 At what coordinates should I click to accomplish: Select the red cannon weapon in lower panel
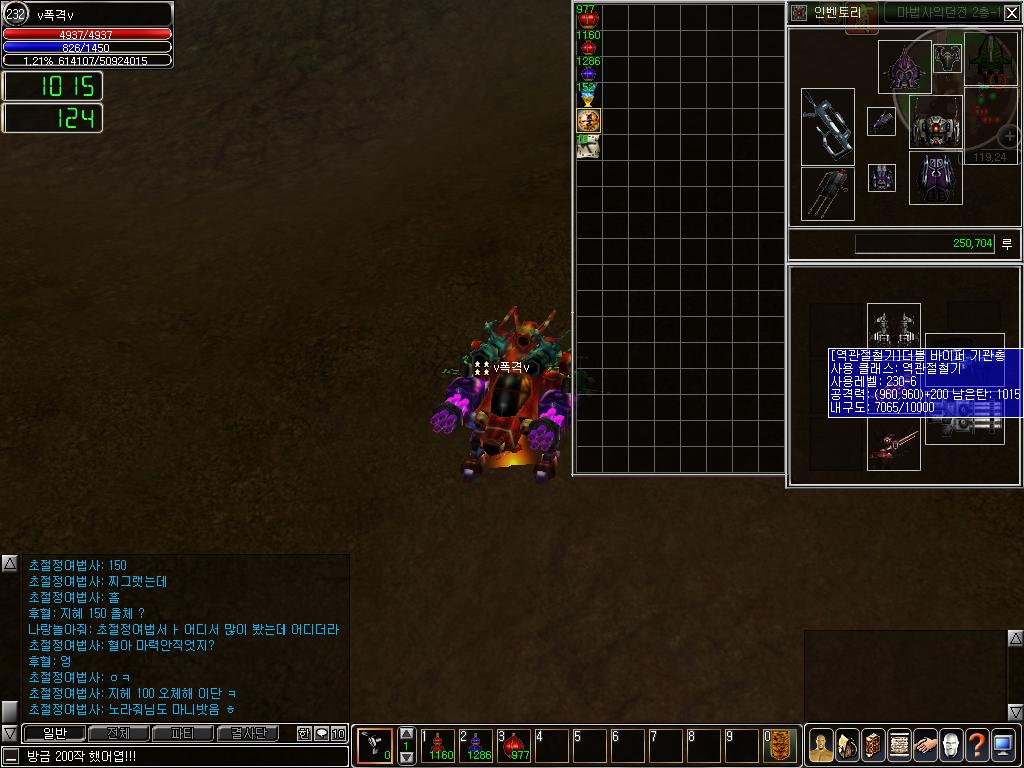[x=893, y=446]
